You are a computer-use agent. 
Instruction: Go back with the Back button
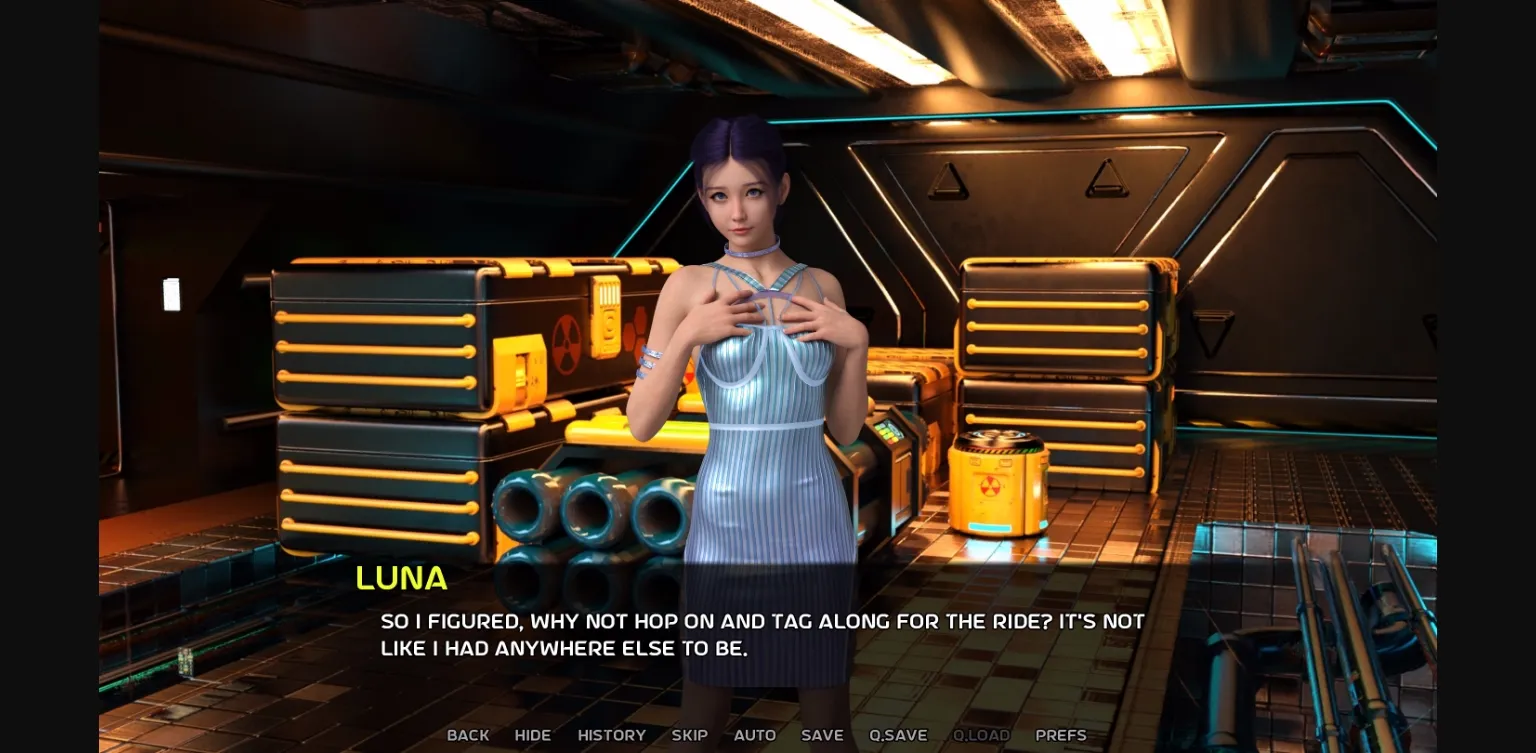coord(468,735)
